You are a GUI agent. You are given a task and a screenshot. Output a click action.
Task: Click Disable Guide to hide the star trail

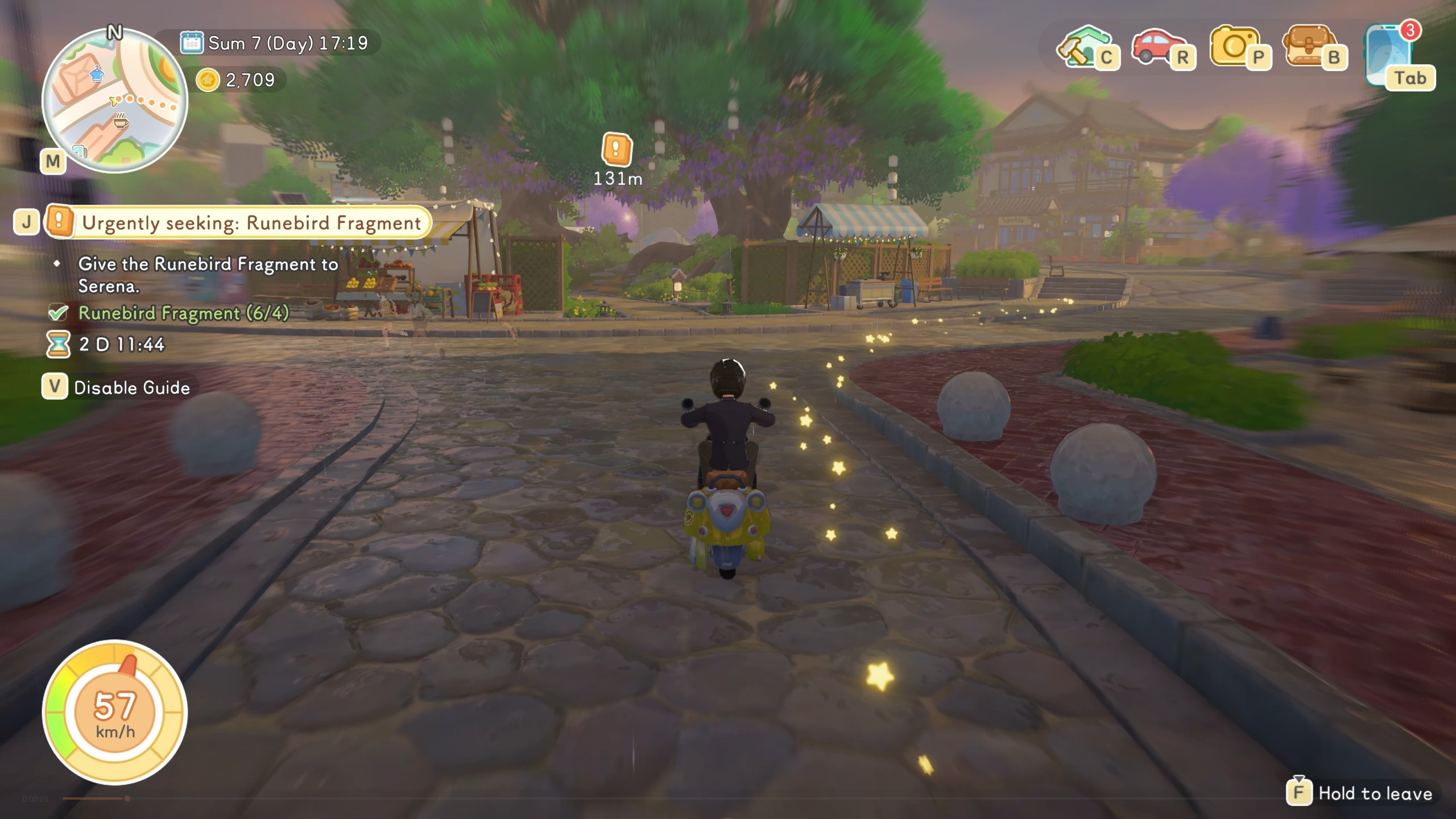[131, 388]
